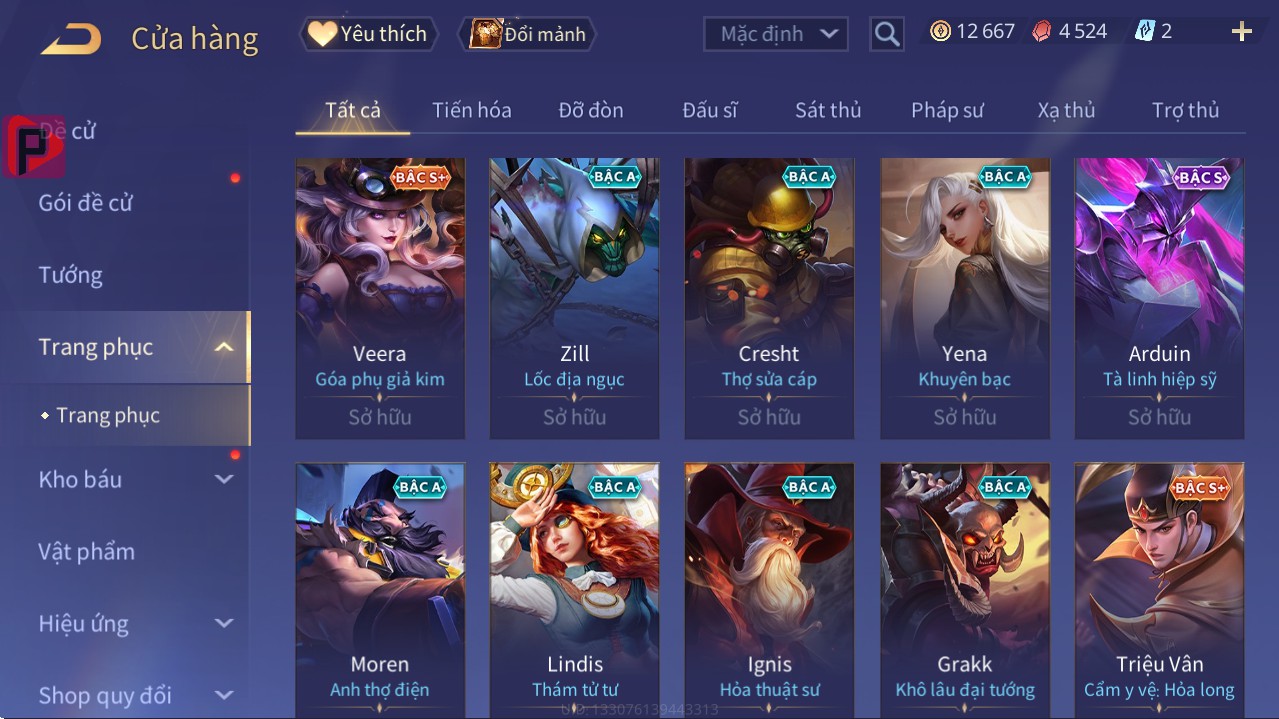Pick Lindis' Thám tử tư skin

click(x=575, y=590)
